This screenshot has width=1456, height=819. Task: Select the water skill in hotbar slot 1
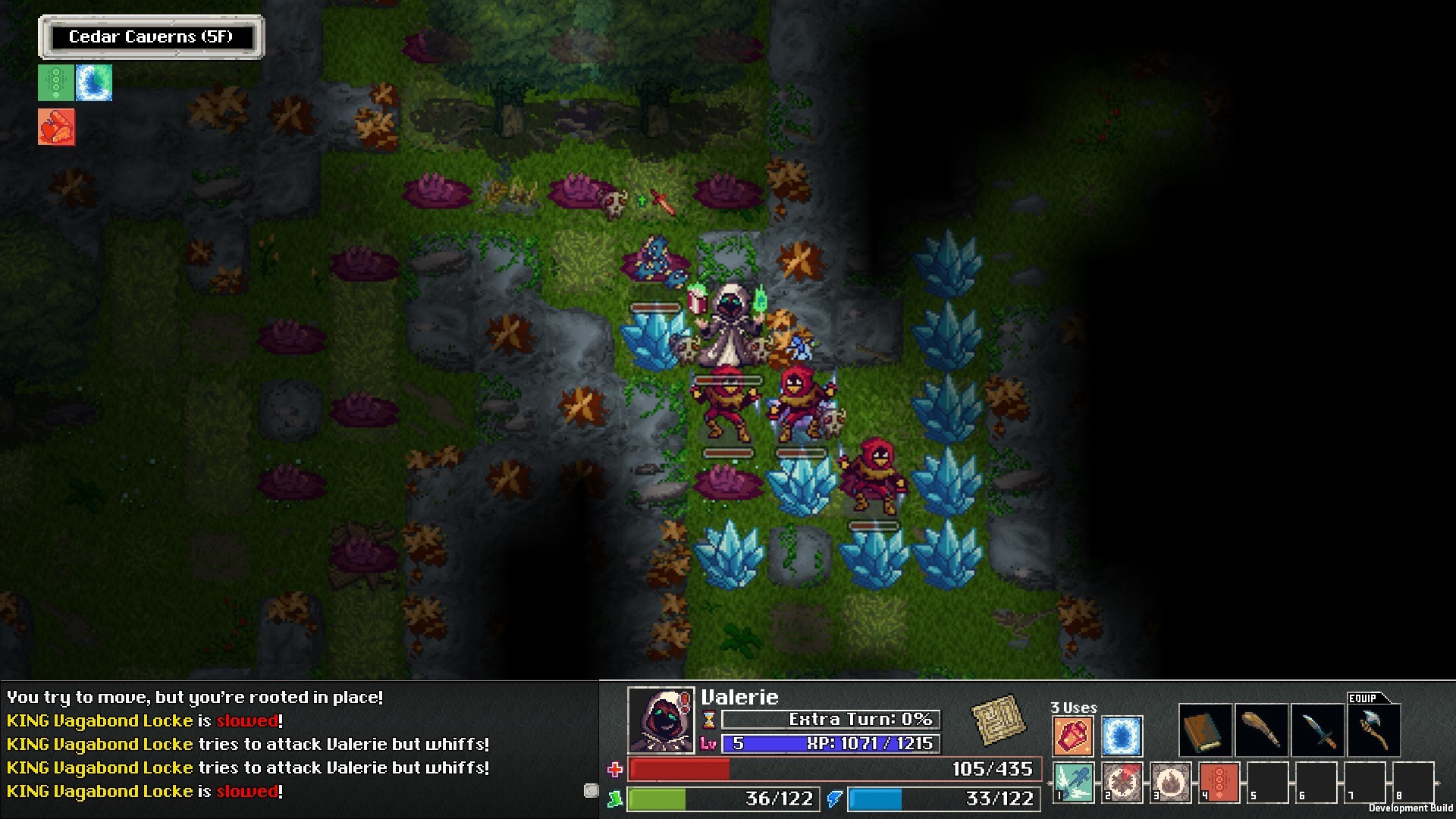(1072, 782)
